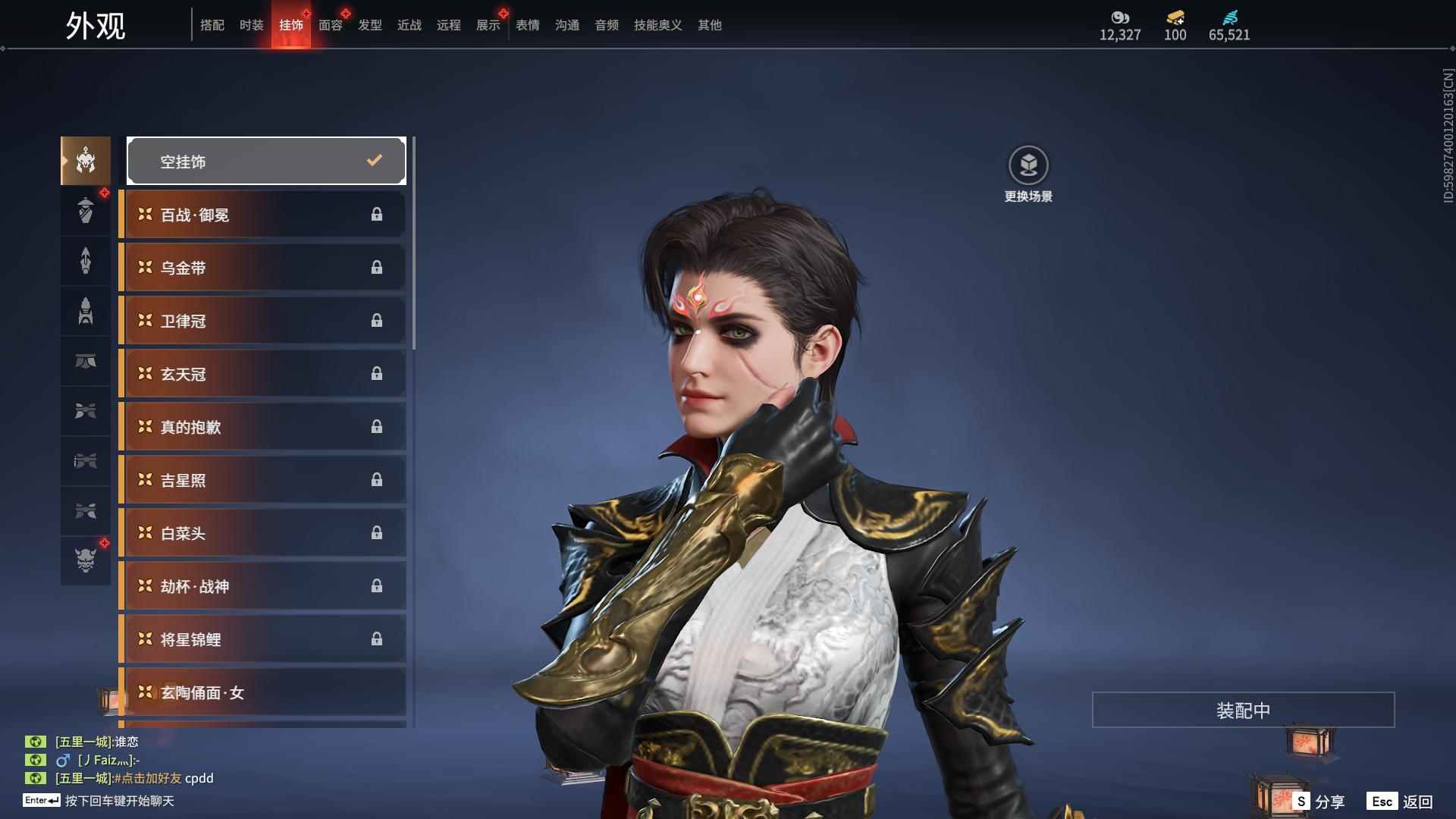
Task: Choose the 真的抱歉 accessory
Action: point(263,427)
